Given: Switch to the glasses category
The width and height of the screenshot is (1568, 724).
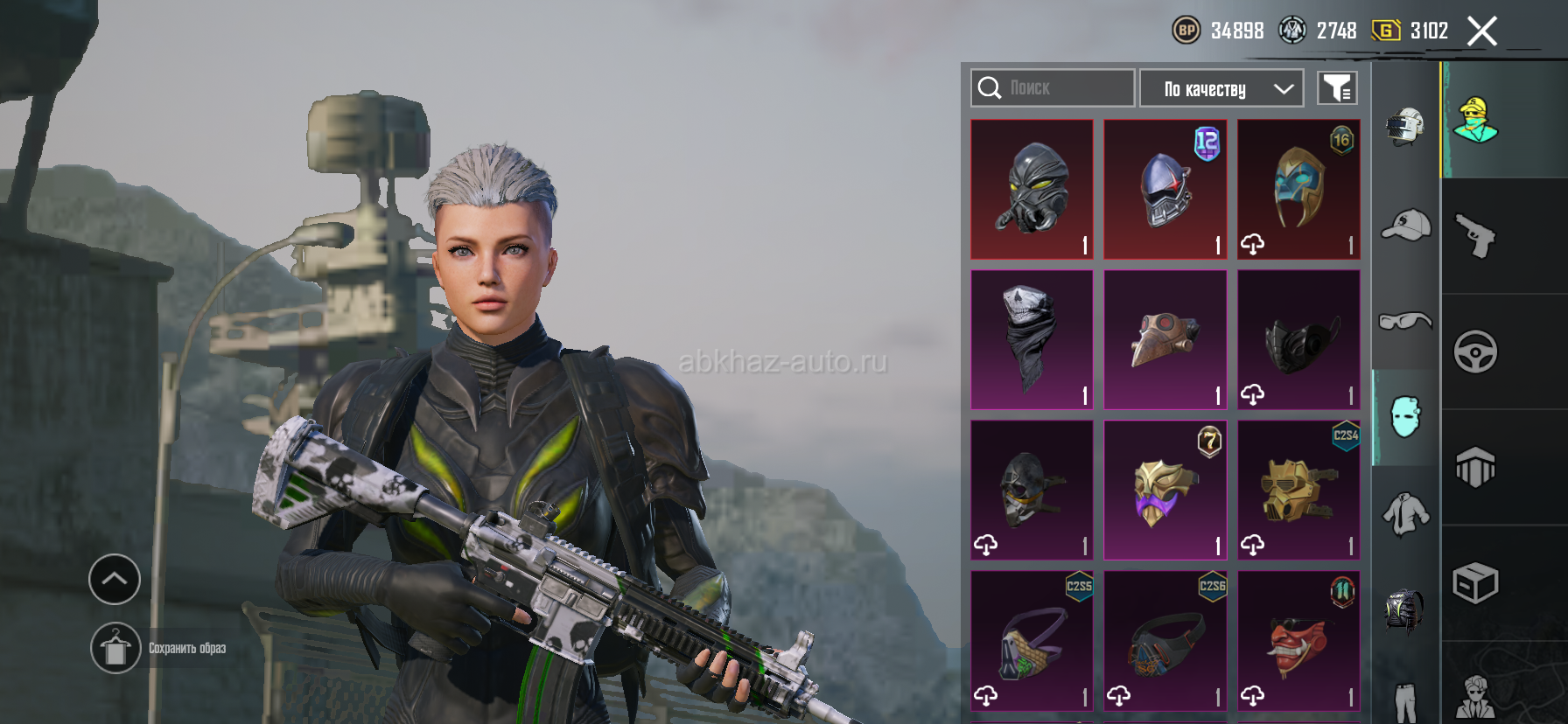Looking at the screenshot, I should (1405, 321).
